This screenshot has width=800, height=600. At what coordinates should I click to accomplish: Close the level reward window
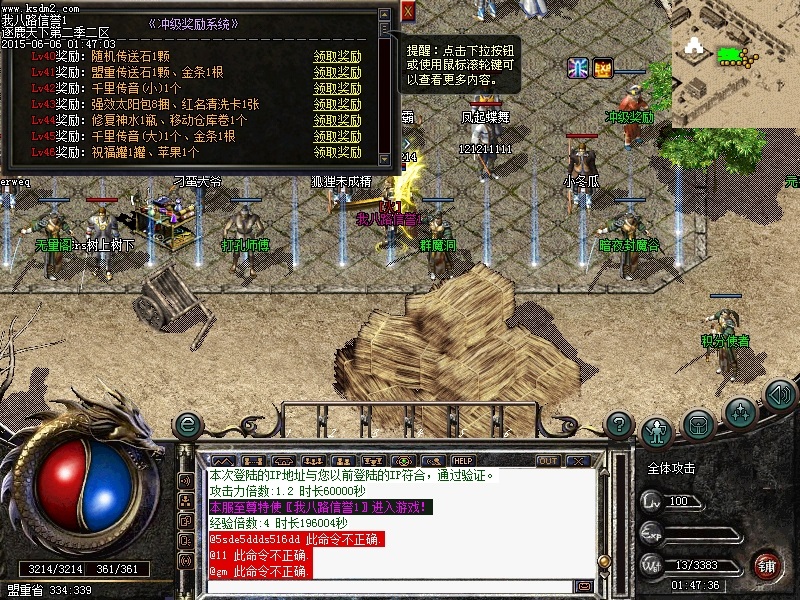tap(408, 11)
